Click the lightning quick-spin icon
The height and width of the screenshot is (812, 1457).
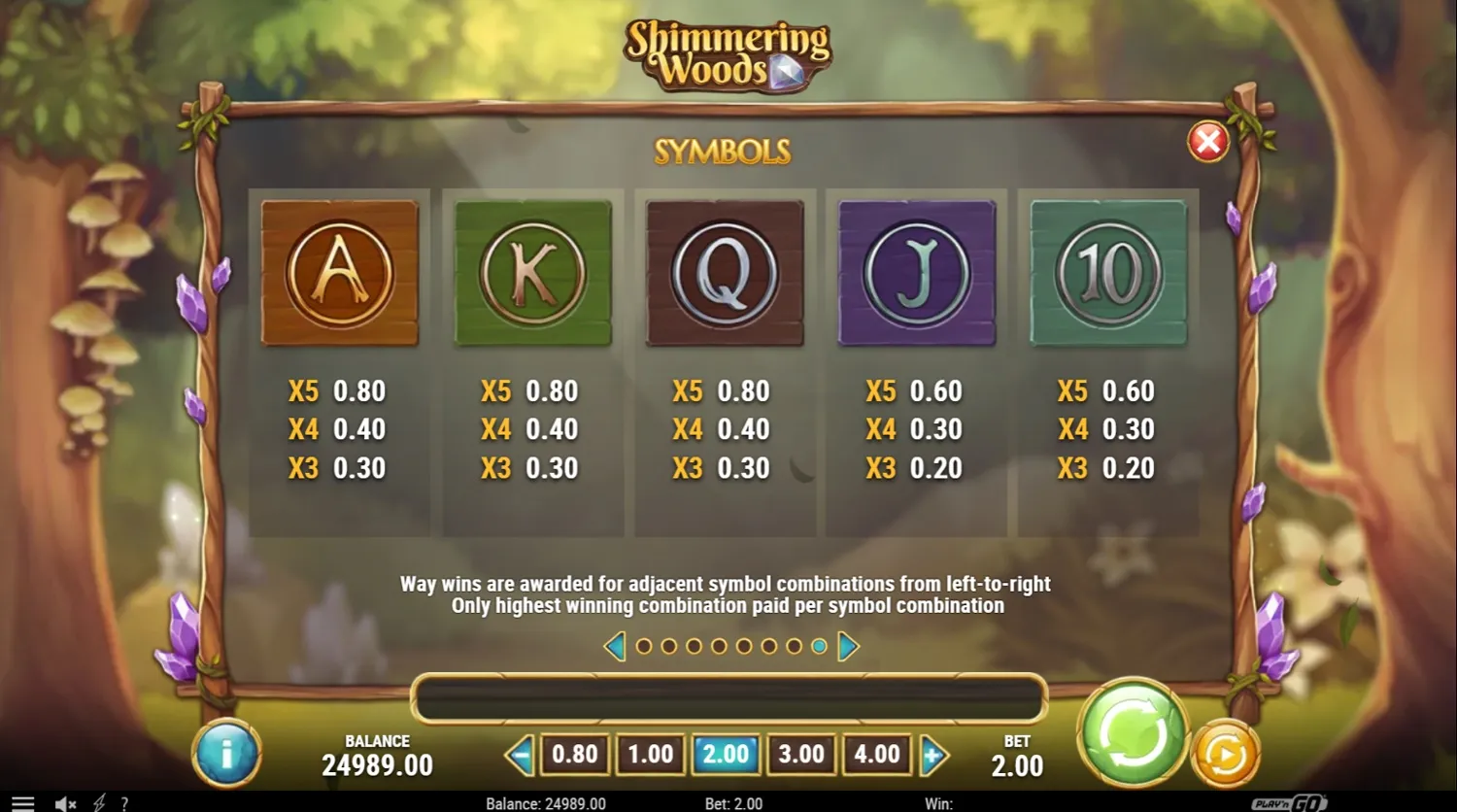pyautogui.click(x=101, y=803)
